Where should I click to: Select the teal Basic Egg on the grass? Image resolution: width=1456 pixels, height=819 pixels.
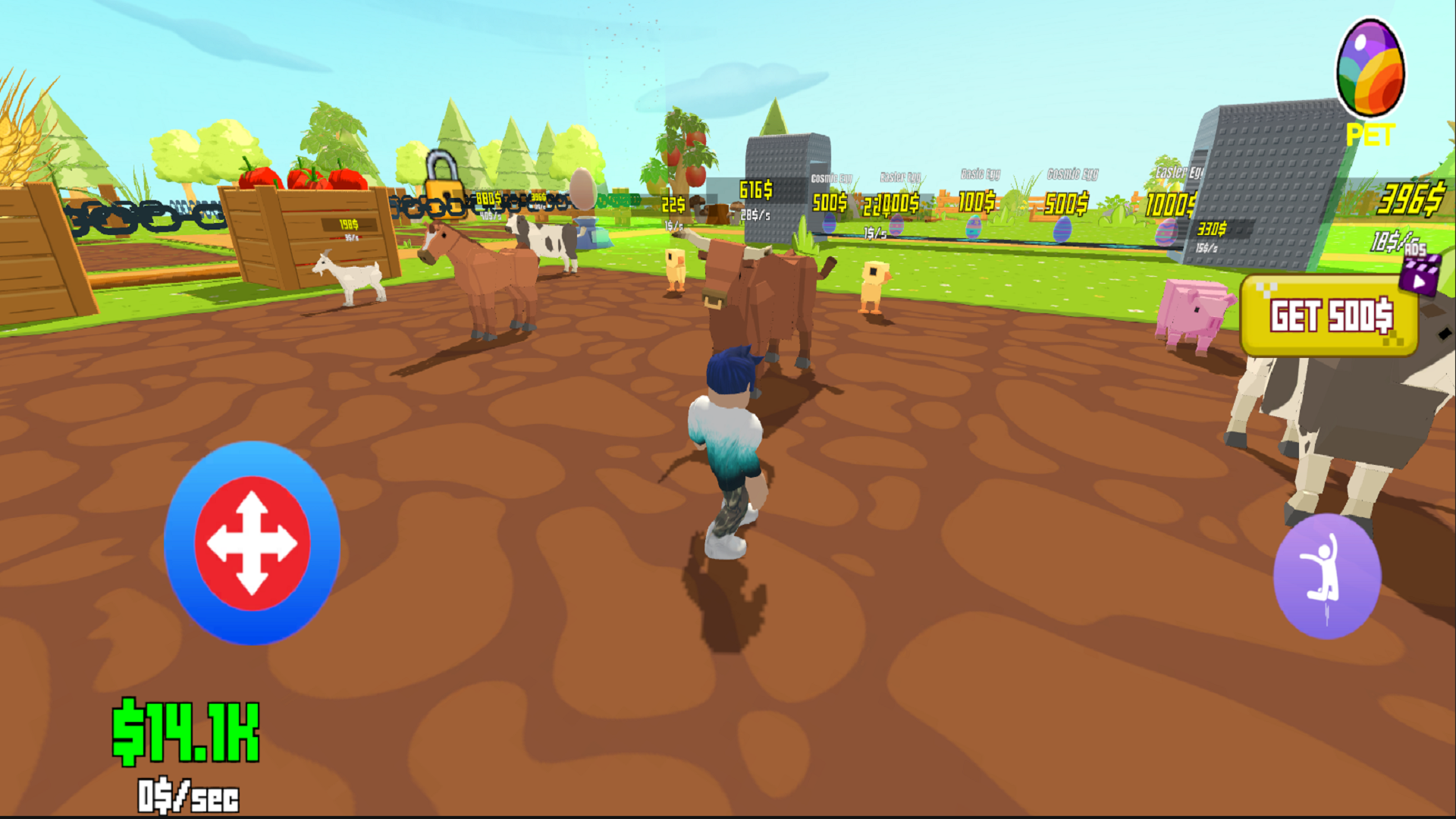(974, 227)
